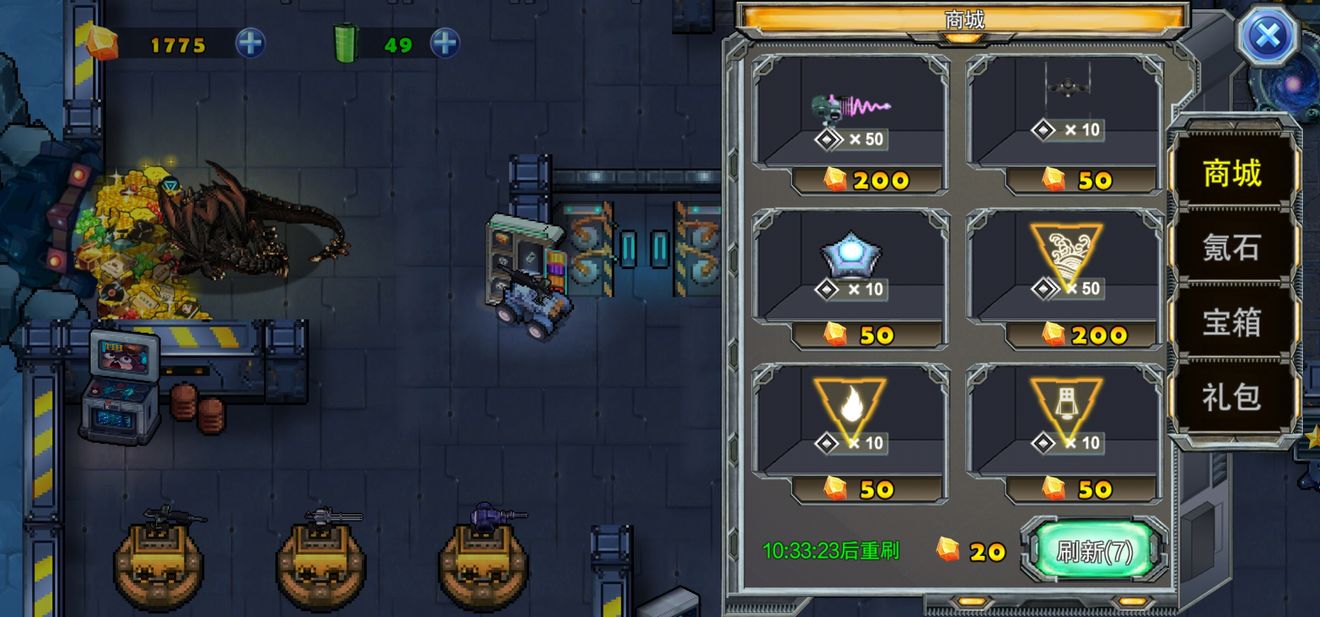Switch to the 商城 tab
1320x617 pixels.
point(1232,174)
